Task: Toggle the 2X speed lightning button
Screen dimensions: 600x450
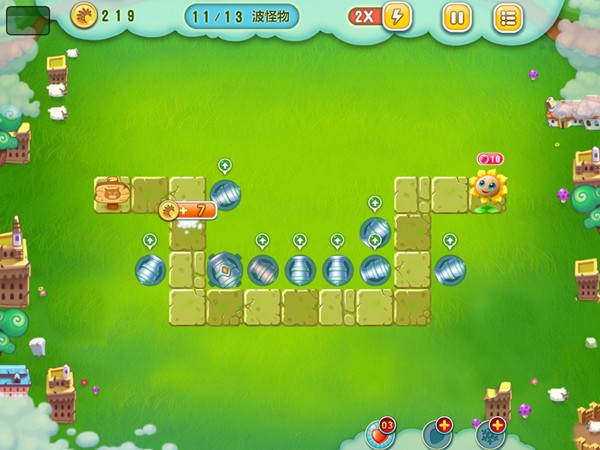Action: [x=396, y=16]
